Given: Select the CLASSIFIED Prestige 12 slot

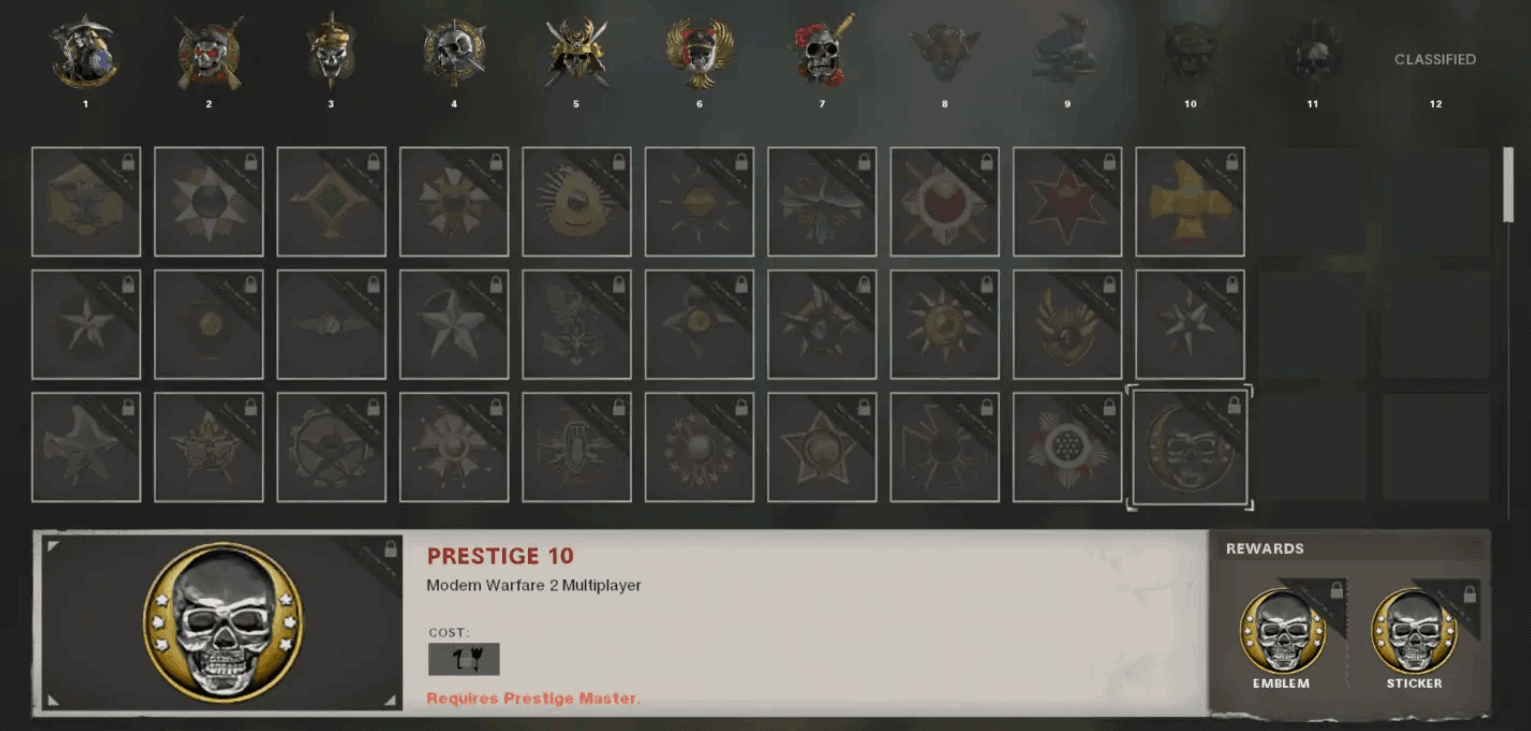Looking at the screenshot, I should [1435, 60].
